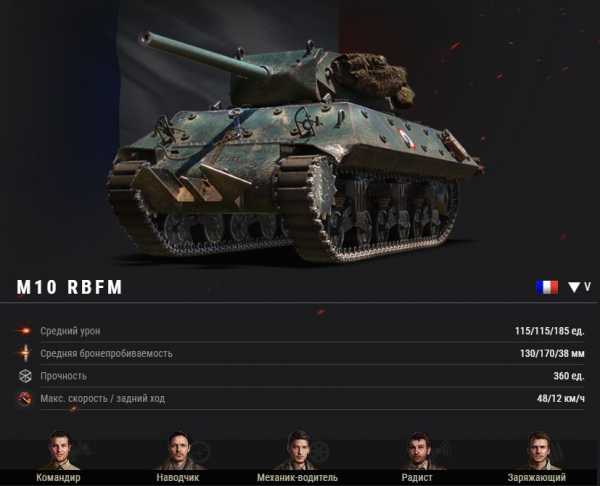Select the Наводчик crew member portrait
The height and width of the screenshot is (486, 600).
tap(178, 450)
